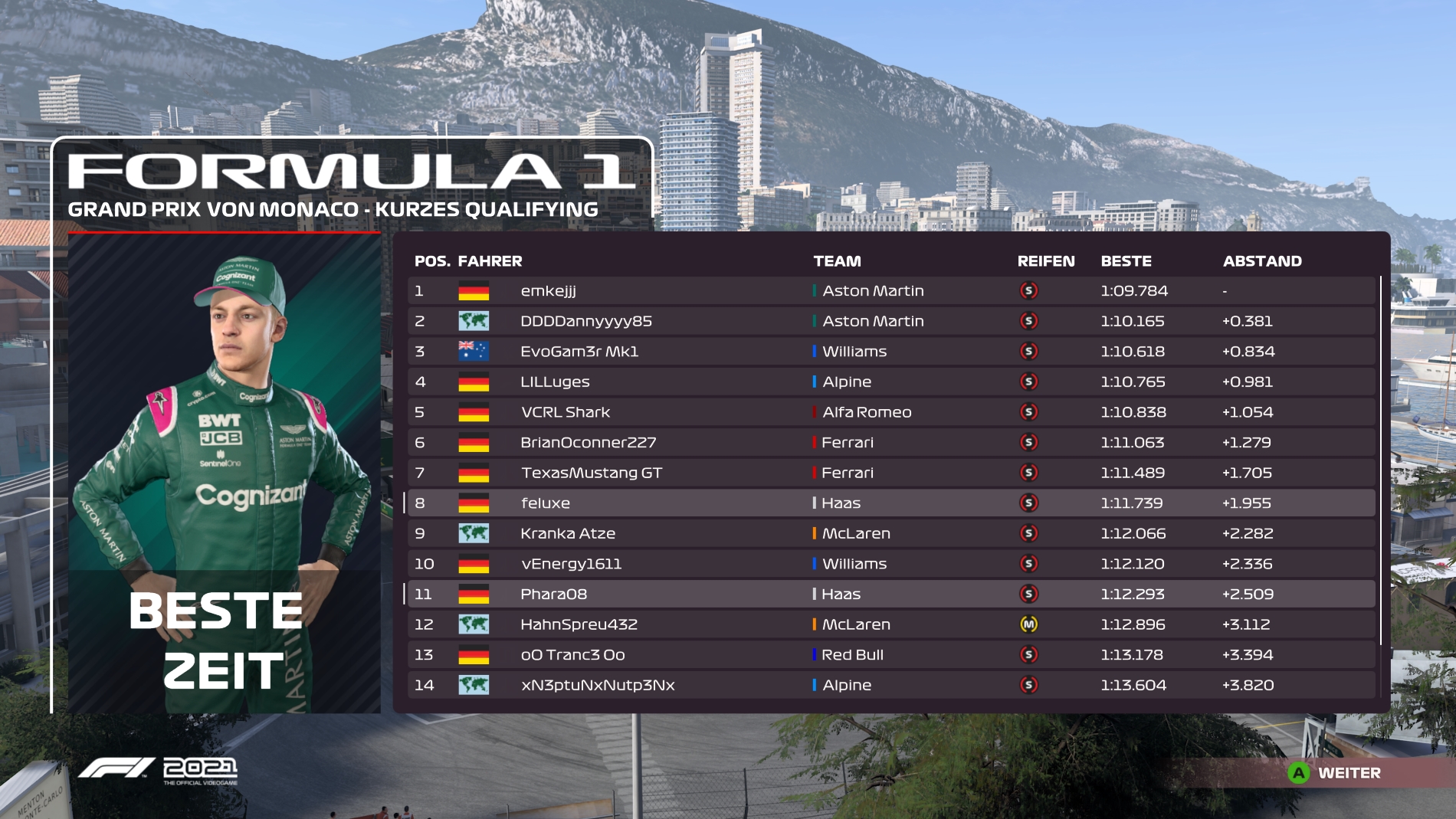Highlight the vEnergy1611 row
This screenshot has height=819, width=1456.
tap(889, 564)
